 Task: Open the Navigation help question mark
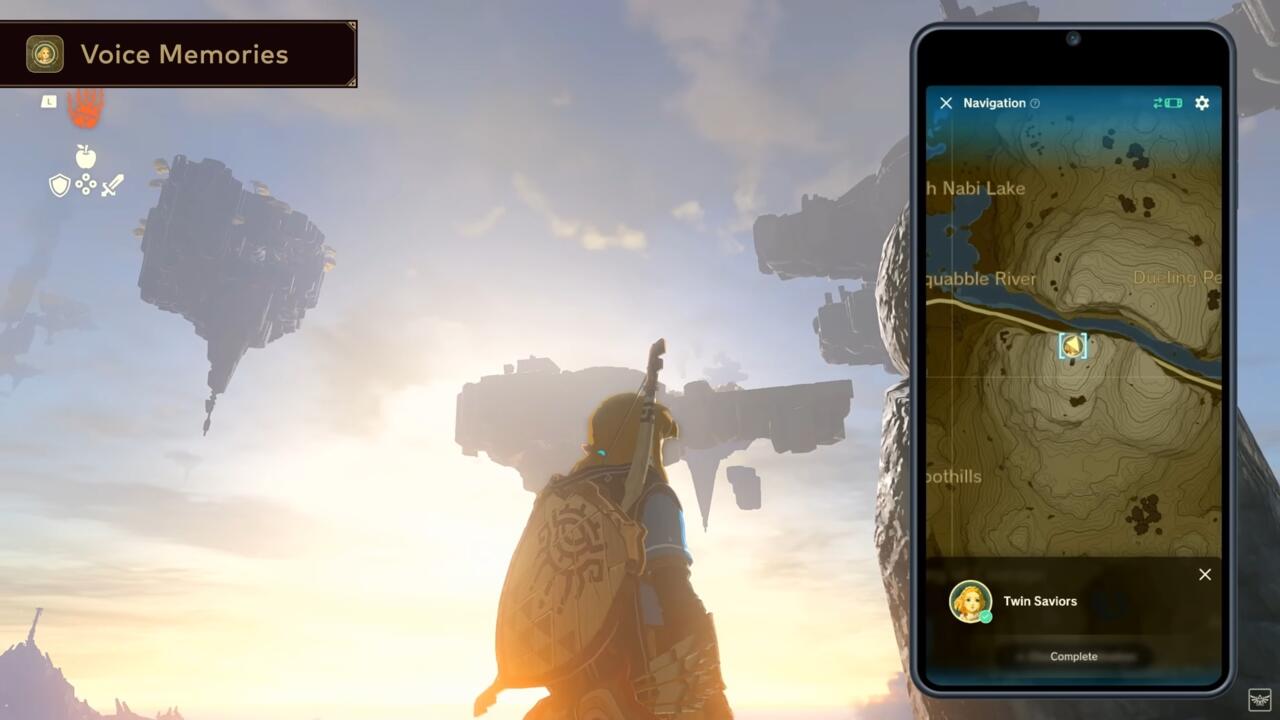[x=1037, y=103]
